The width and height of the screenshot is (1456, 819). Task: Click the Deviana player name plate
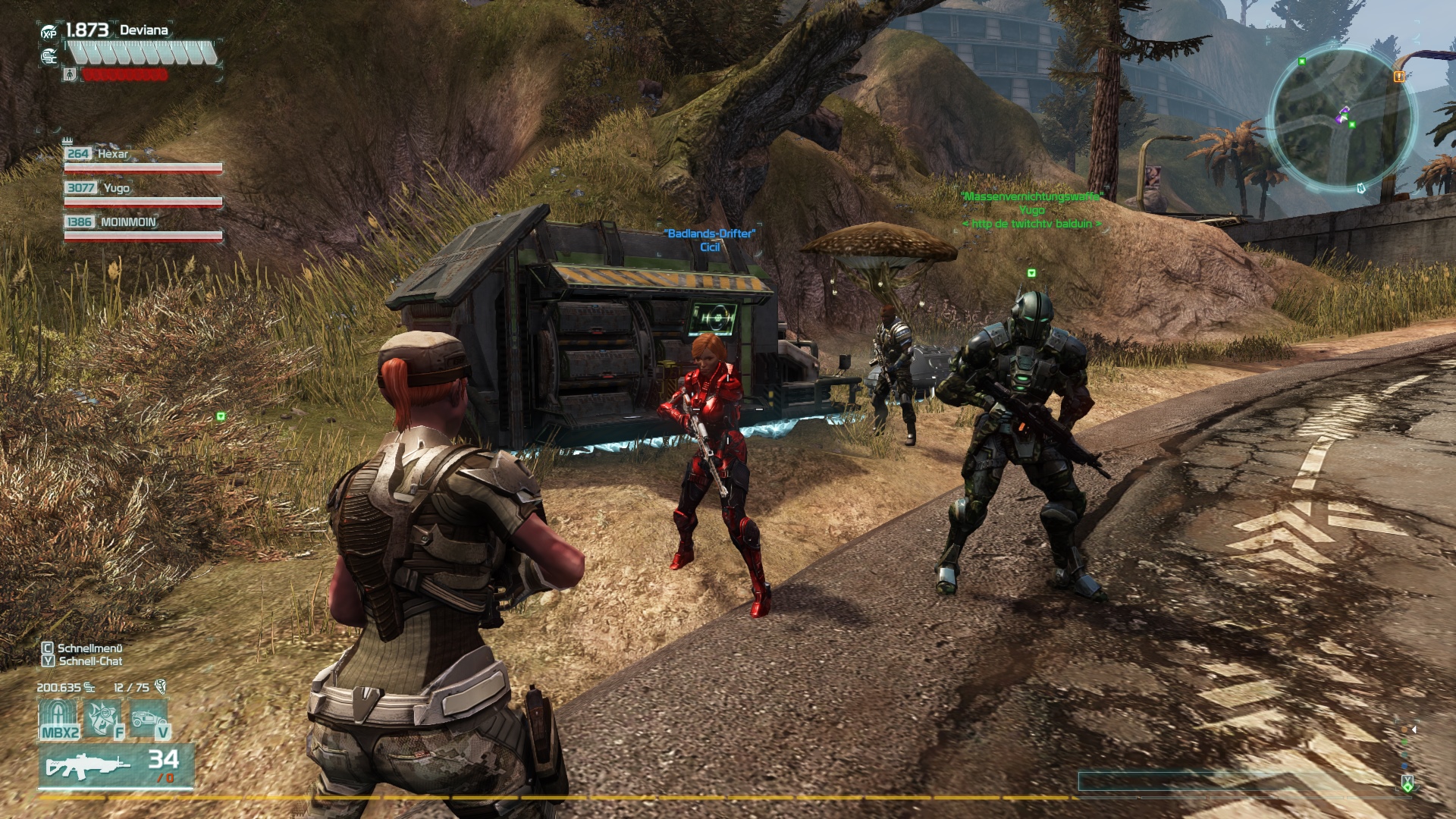pyautogui.click(x=143, y=30)
